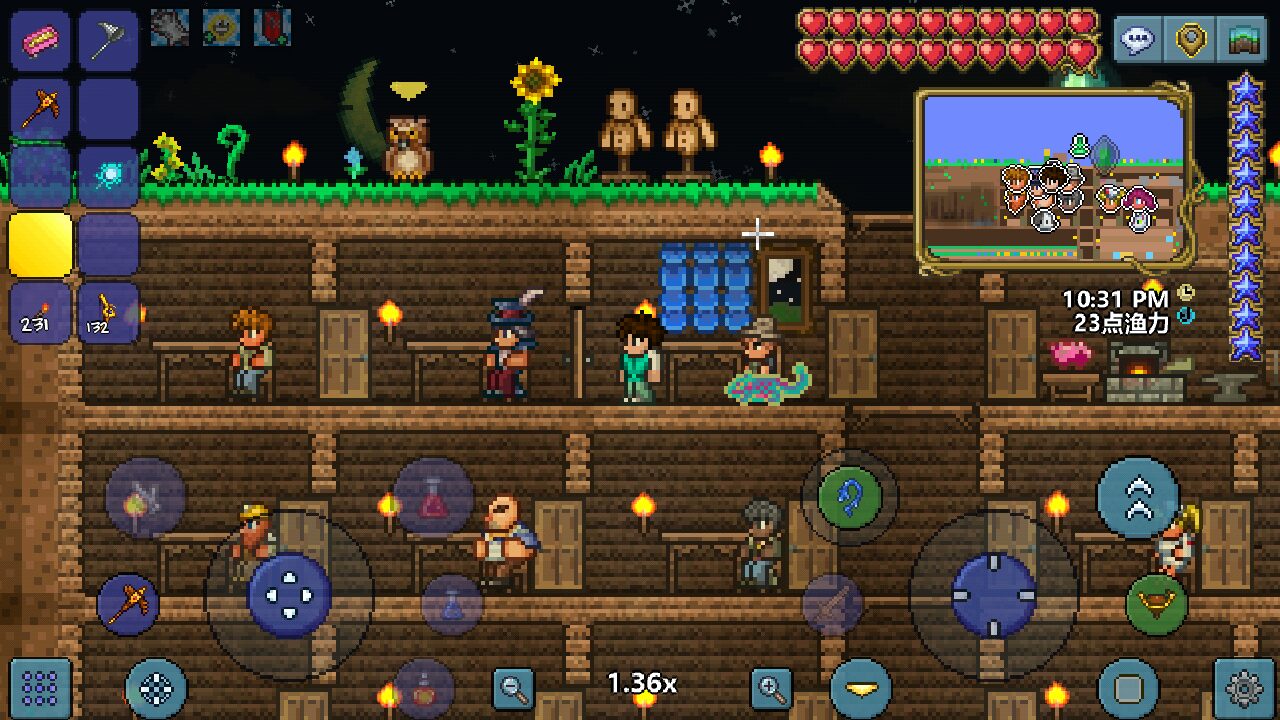Use the blue quick-mana potion button

[x=452, y=604]
